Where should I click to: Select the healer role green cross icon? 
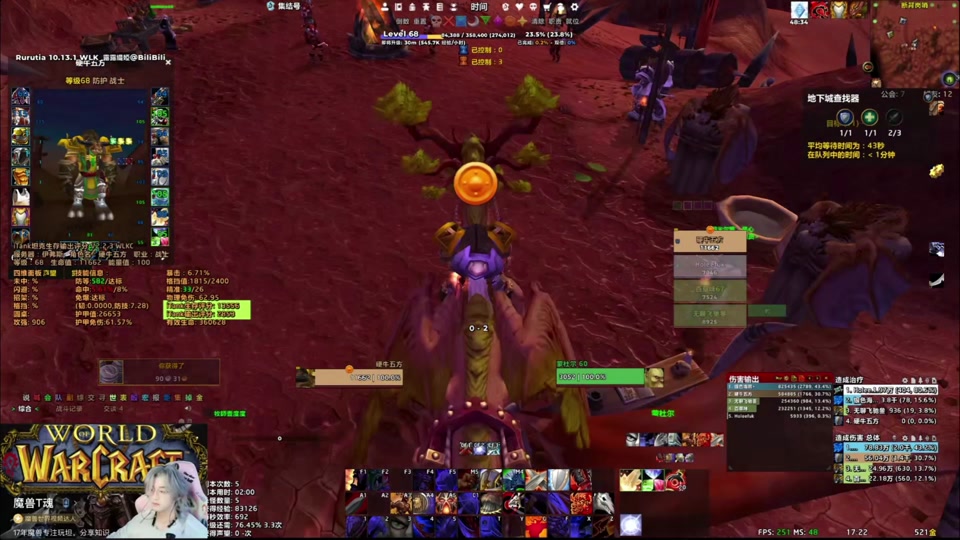(870, 117)
